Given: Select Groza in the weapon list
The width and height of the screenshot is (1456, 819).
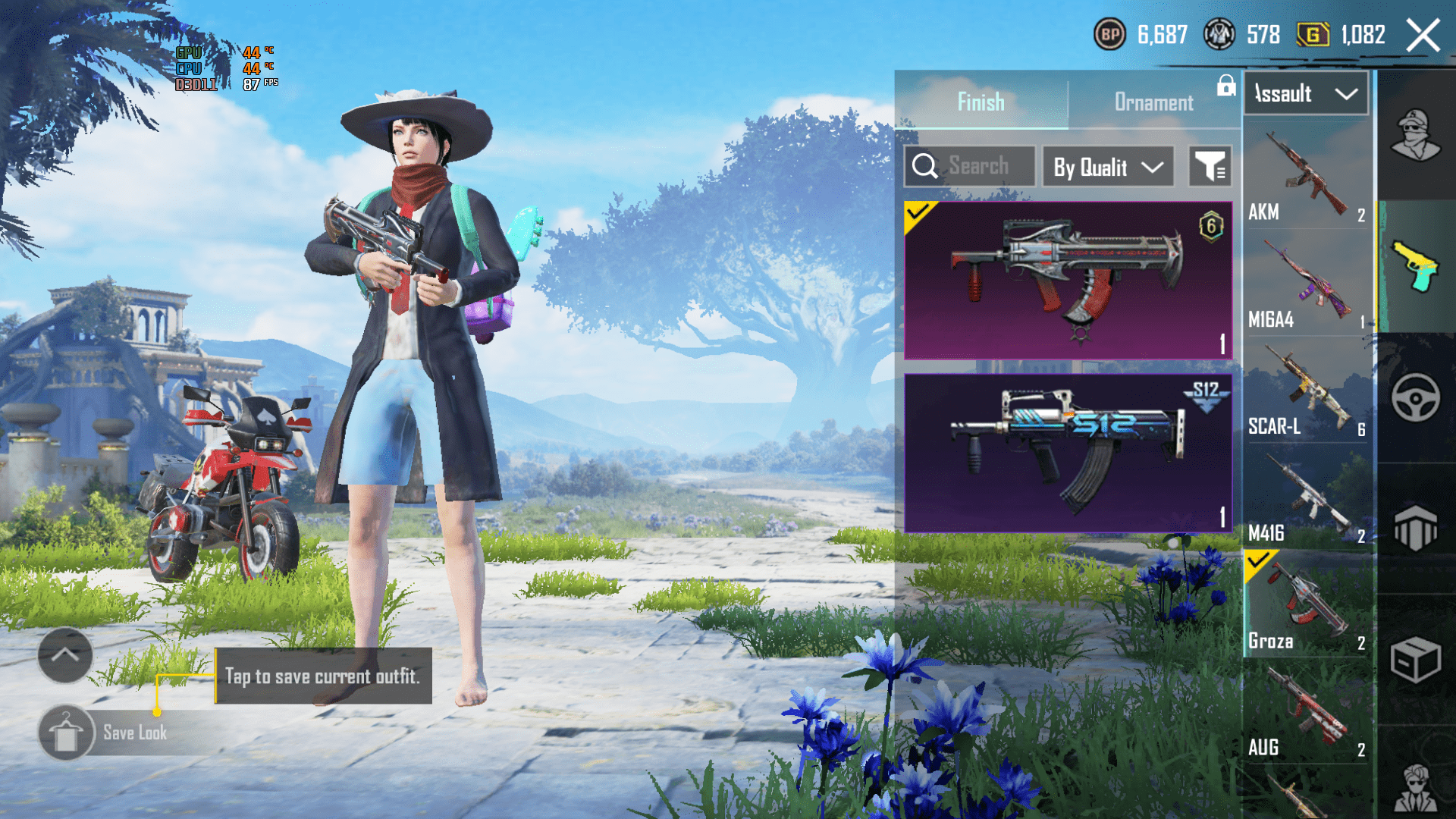Looking at the screenshot, I should point(1307,605).
